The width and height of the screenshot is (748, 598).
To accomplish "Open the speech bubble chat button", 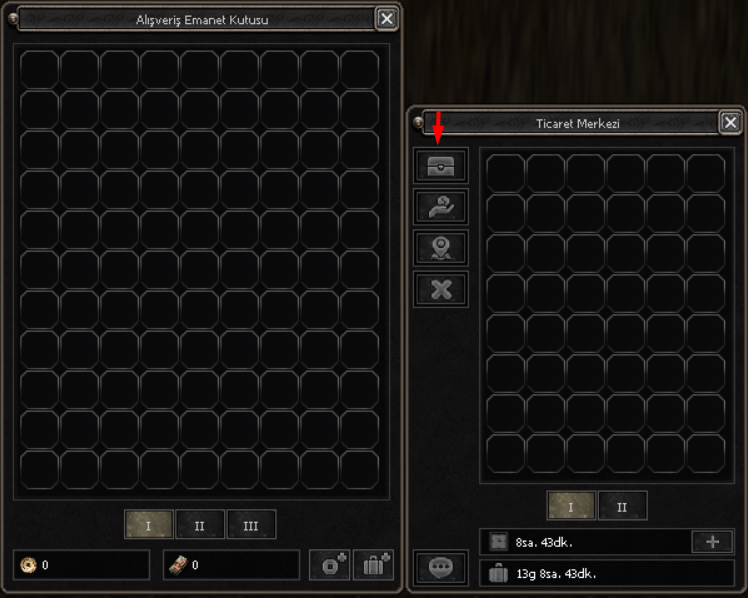I will click(440, 568).
